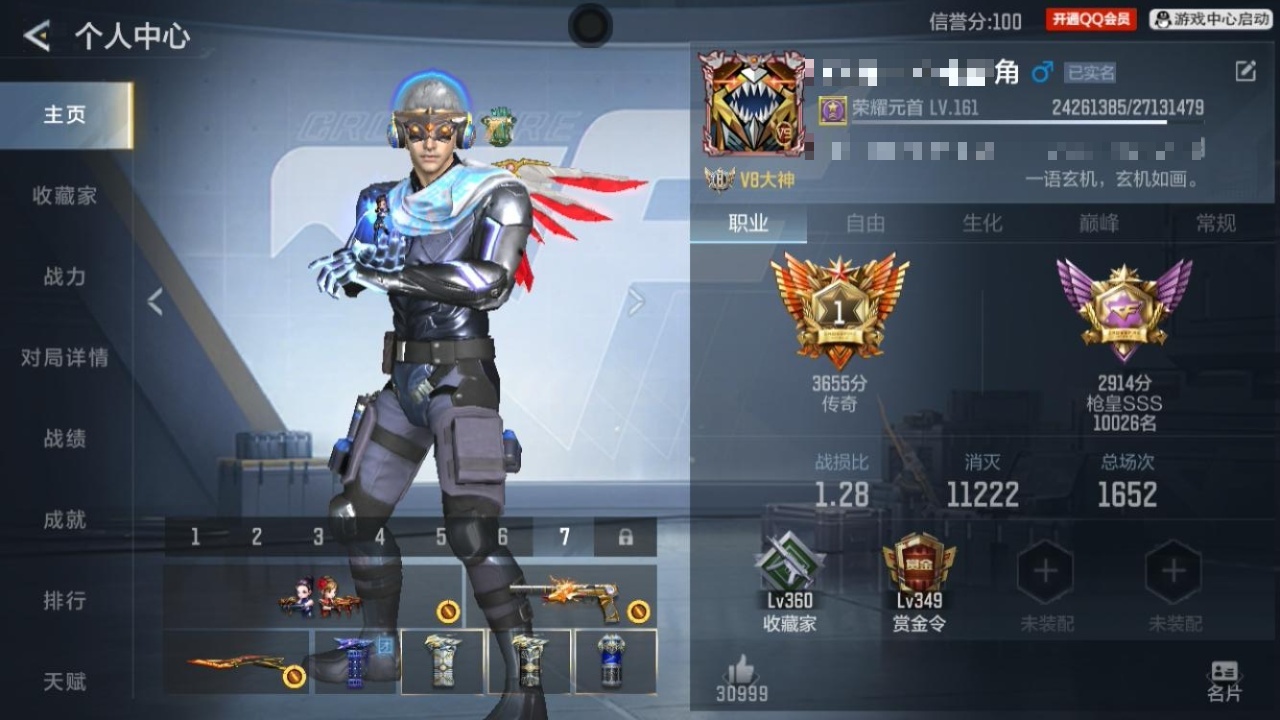Open the 收藏家 sidebar section
This screenshot has height=720, width=1280.
pyautogui.click(x=65, y=196)
